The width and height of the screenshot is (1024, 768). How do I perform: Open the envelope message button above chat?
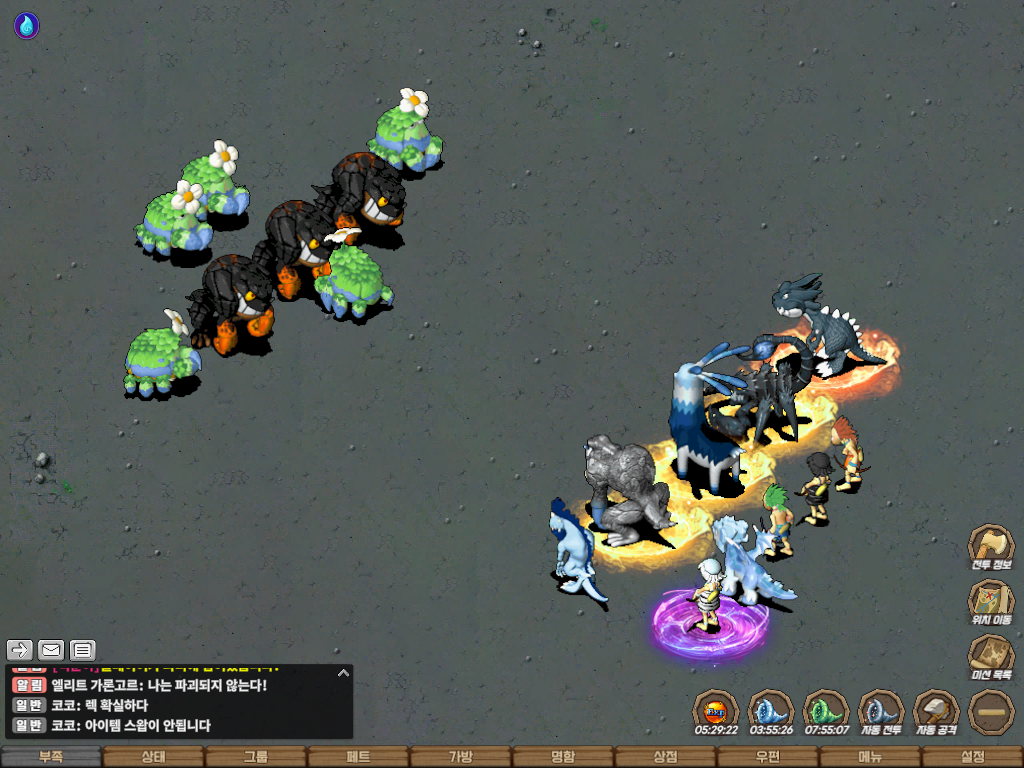point(51,650)
